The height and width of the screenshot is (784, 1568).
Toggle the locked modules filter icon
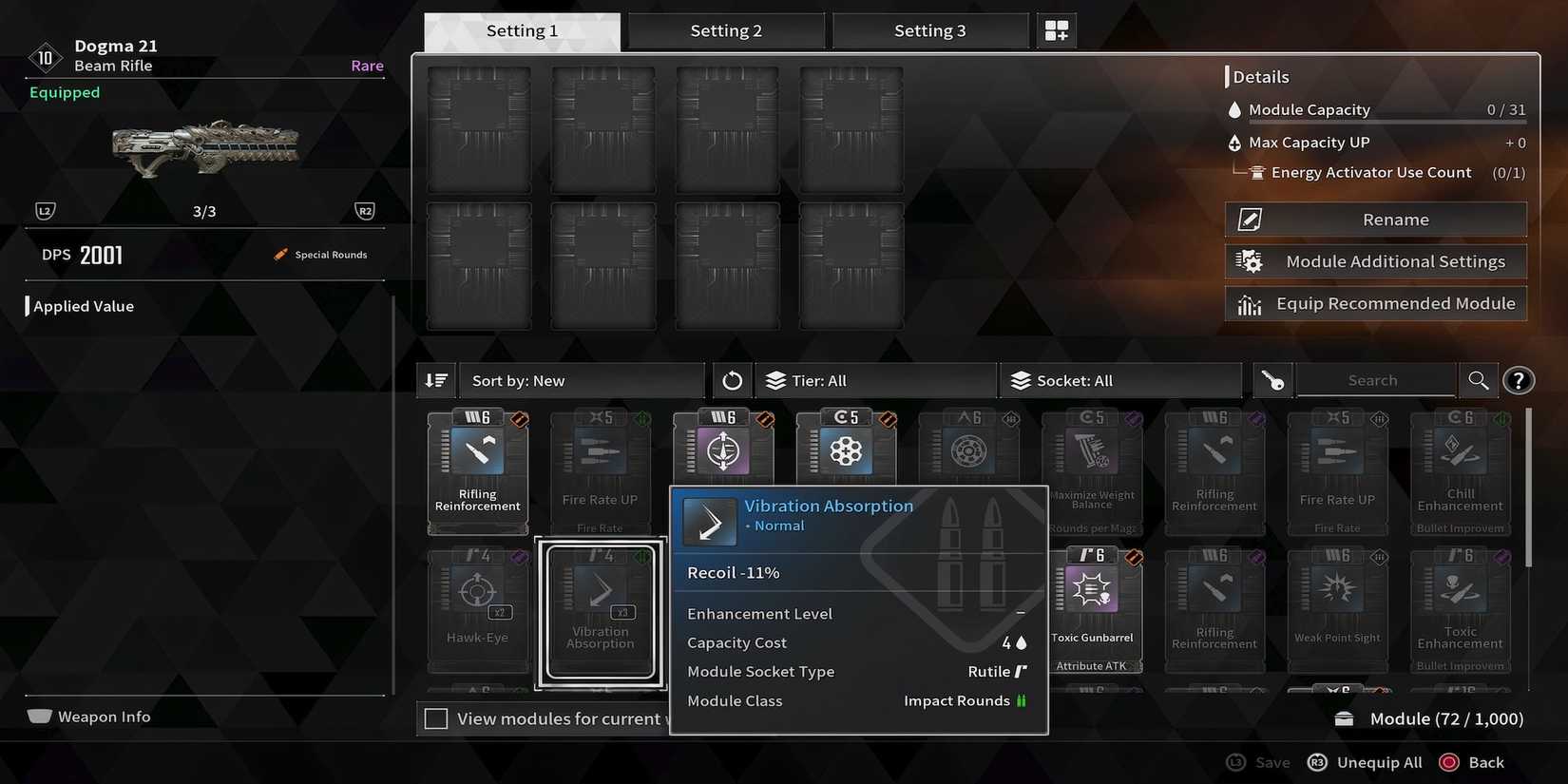point(1272,380)
